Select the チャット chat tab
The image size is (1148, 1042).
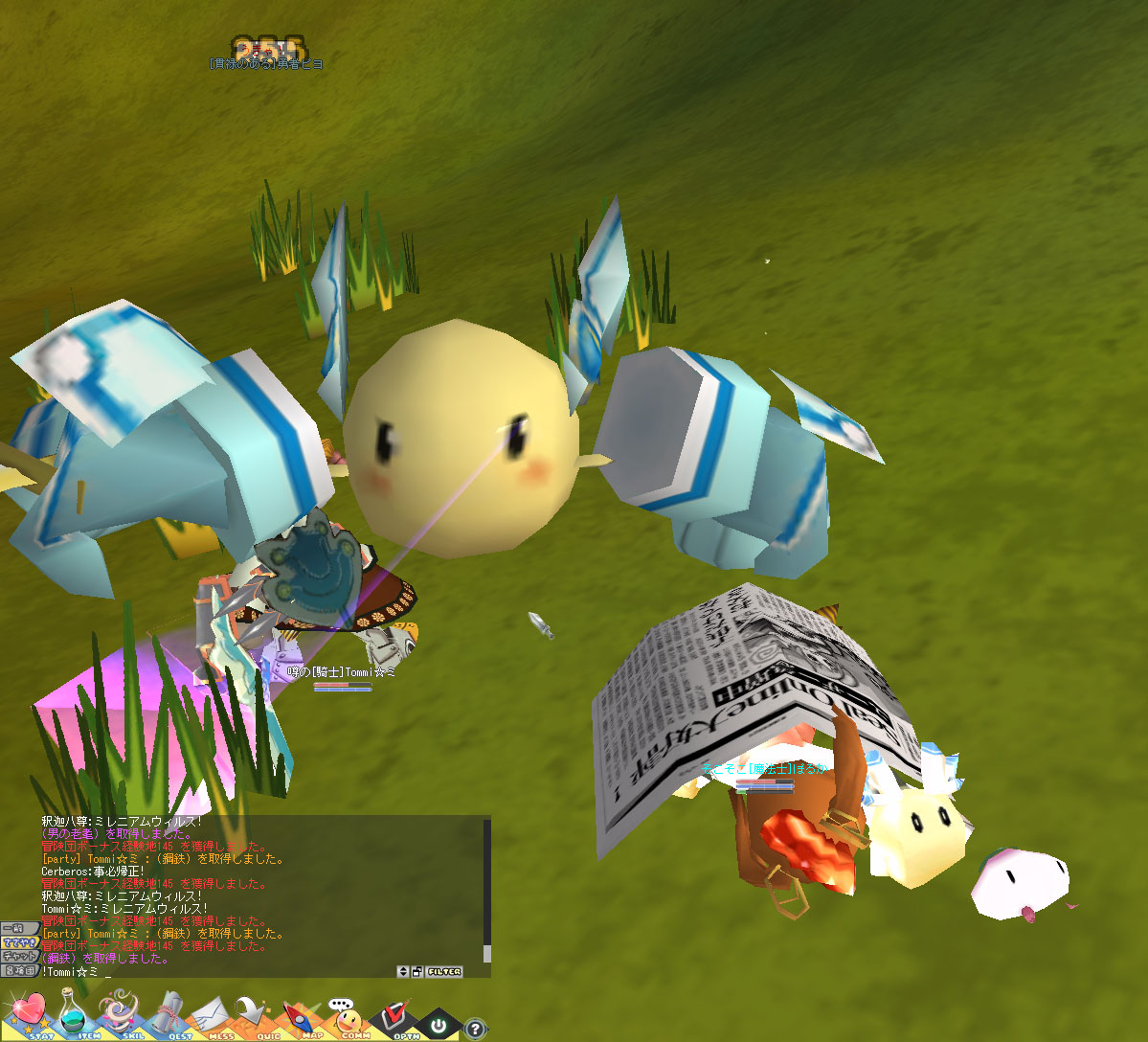pos(18,956)
